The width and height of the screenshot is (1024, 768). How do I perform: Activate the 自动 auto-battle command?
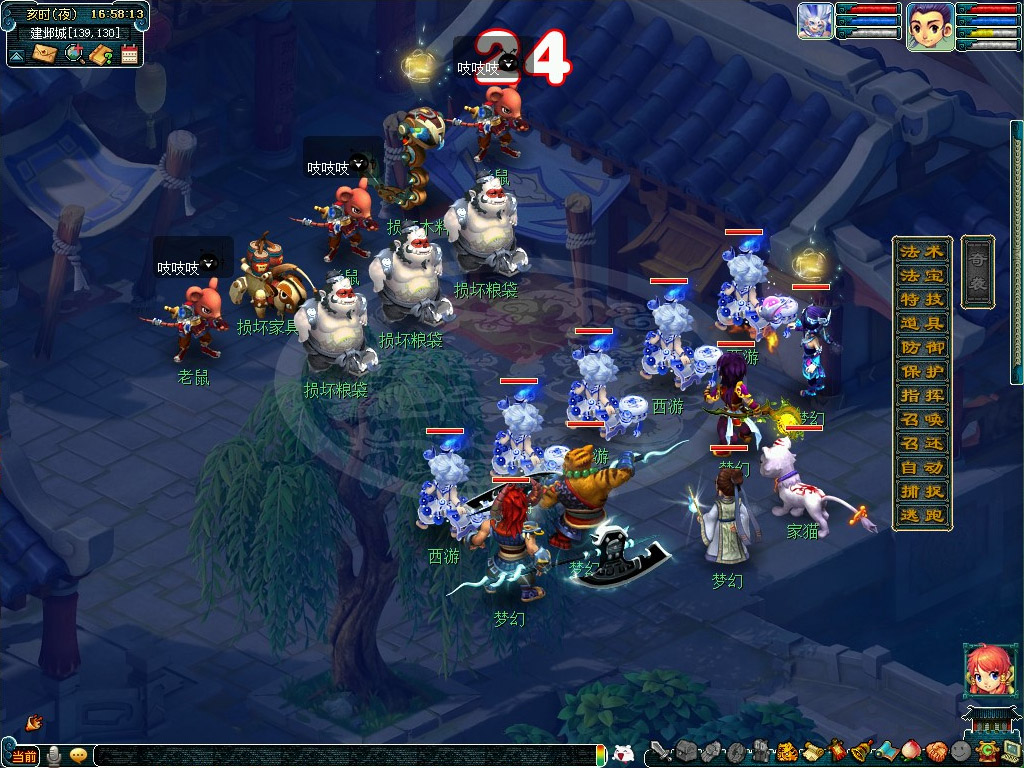920,467
